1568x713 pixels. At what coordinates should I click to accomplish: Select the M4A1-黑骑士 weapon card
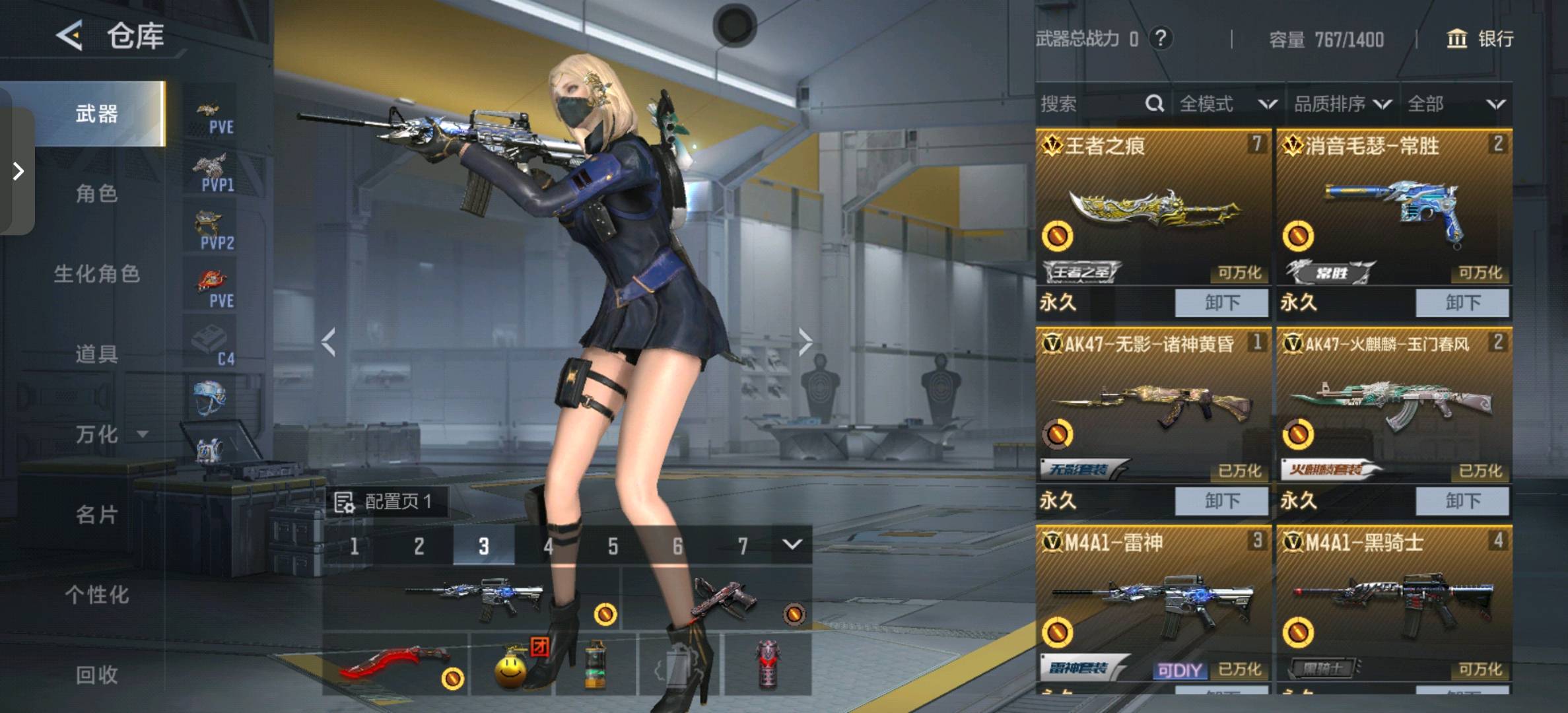1394,601
